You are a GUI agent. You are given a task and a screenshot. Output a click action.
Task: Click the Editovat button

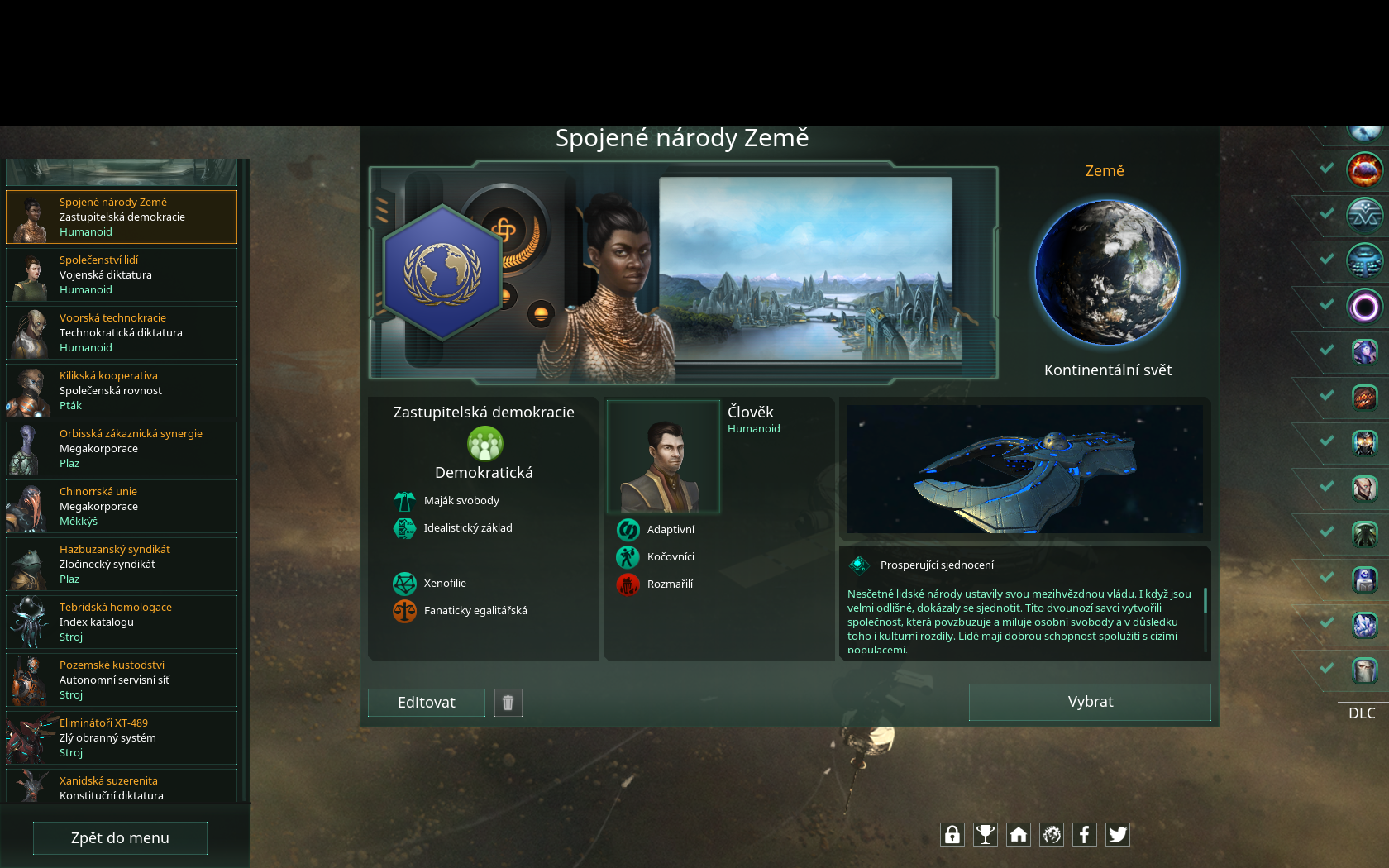pos(427,703)
